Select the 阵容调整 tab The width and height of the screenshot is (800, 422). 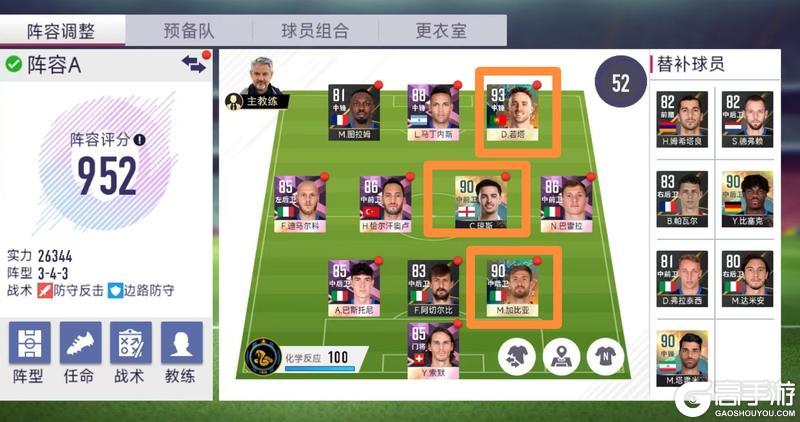click(62, 30)
